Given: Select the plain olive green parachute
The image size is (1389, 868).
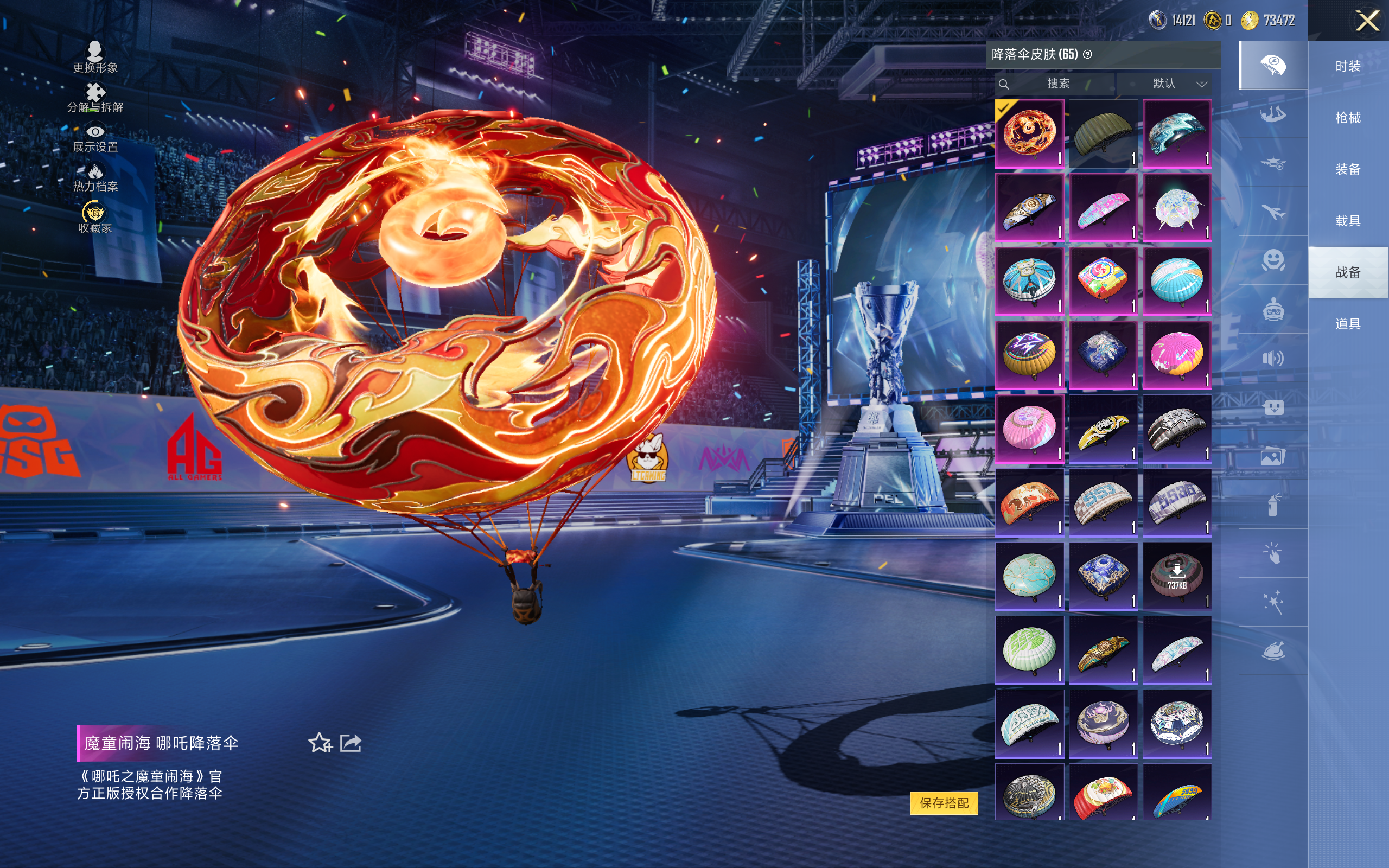Looking at the screenshot, I should 1103,134.
